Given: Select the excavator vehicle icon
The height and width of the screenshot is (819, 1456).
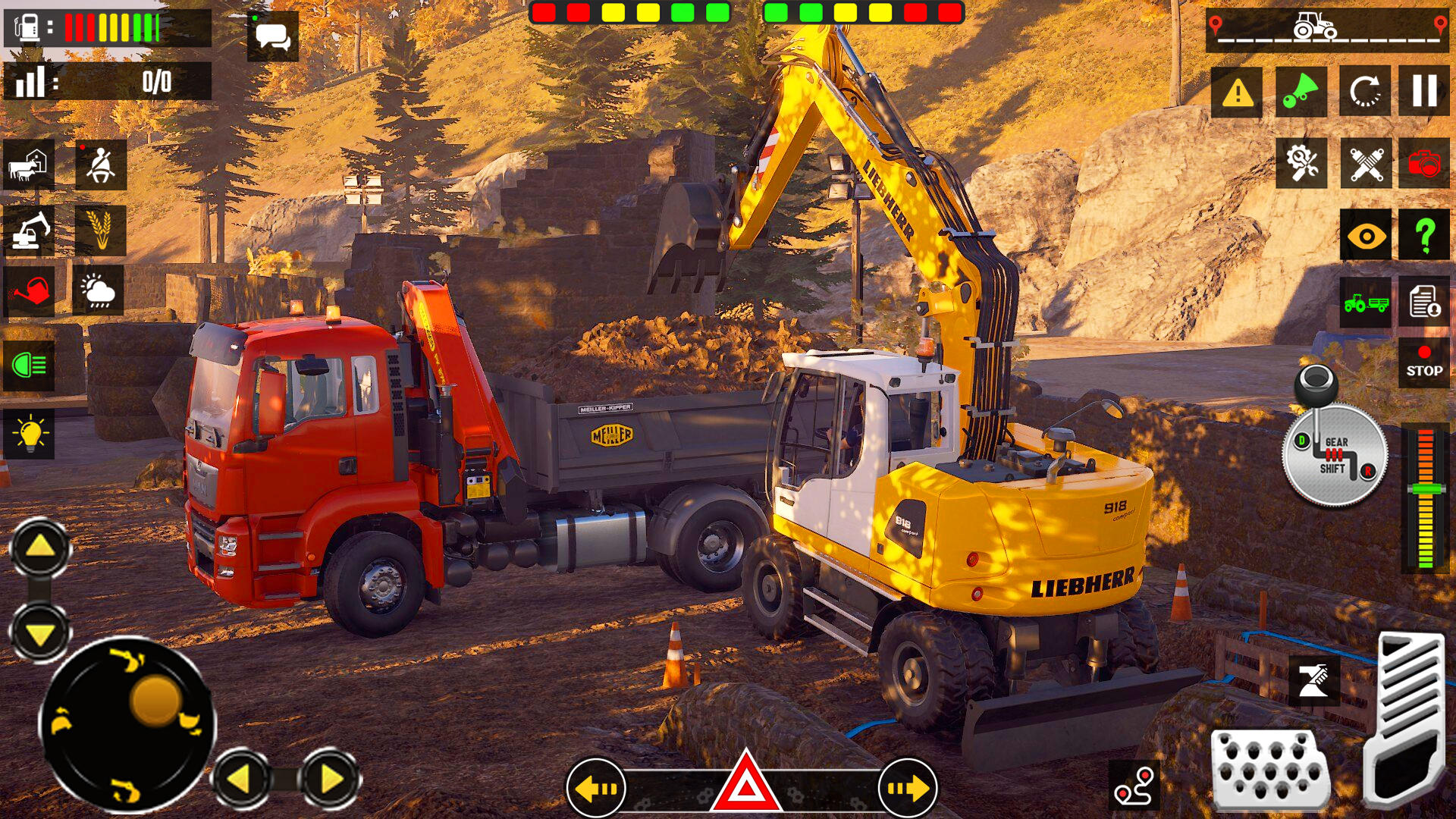Looking at the screenshot, I should click(27, 231).
